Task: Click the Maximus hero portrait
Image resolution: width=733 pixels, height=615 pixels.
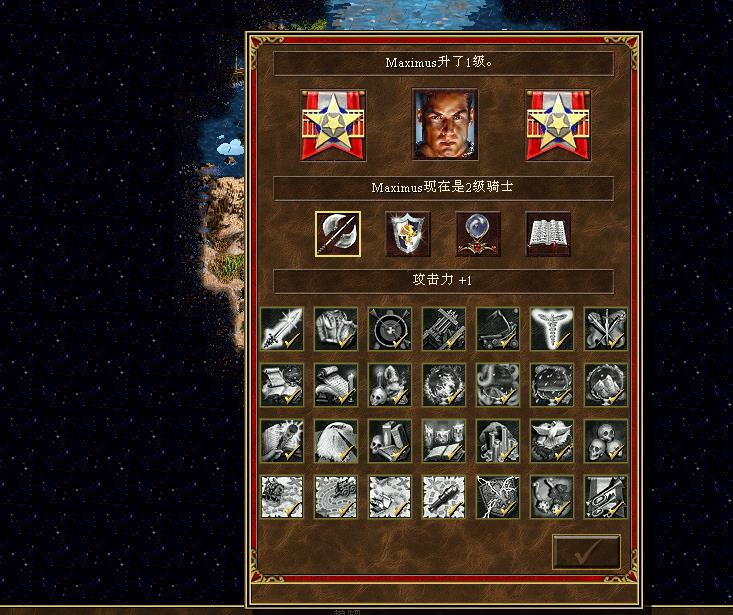Action: tap(445, 125)
